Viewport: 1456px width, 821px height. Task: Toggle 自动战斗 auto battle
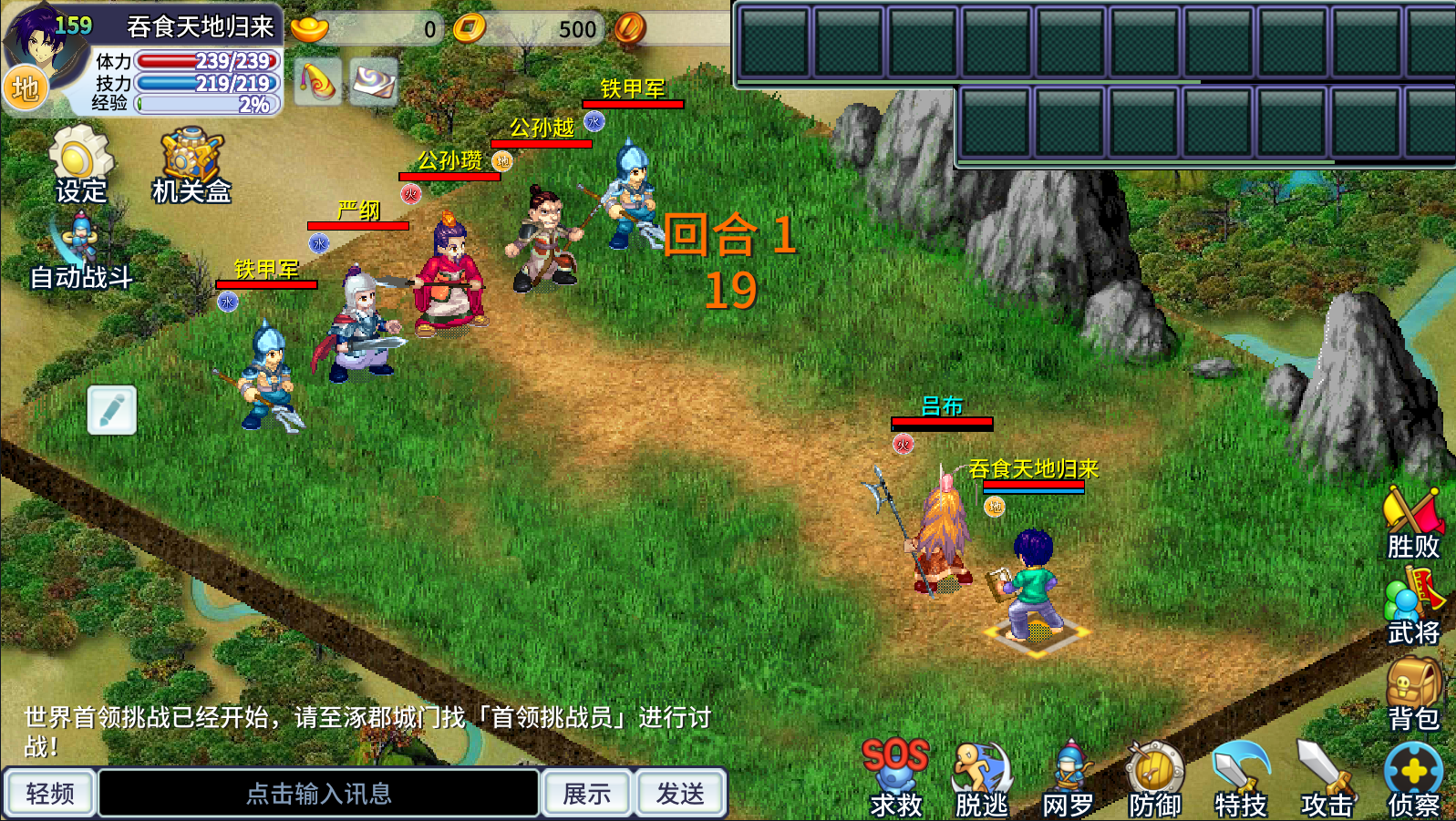coord(80,252)
